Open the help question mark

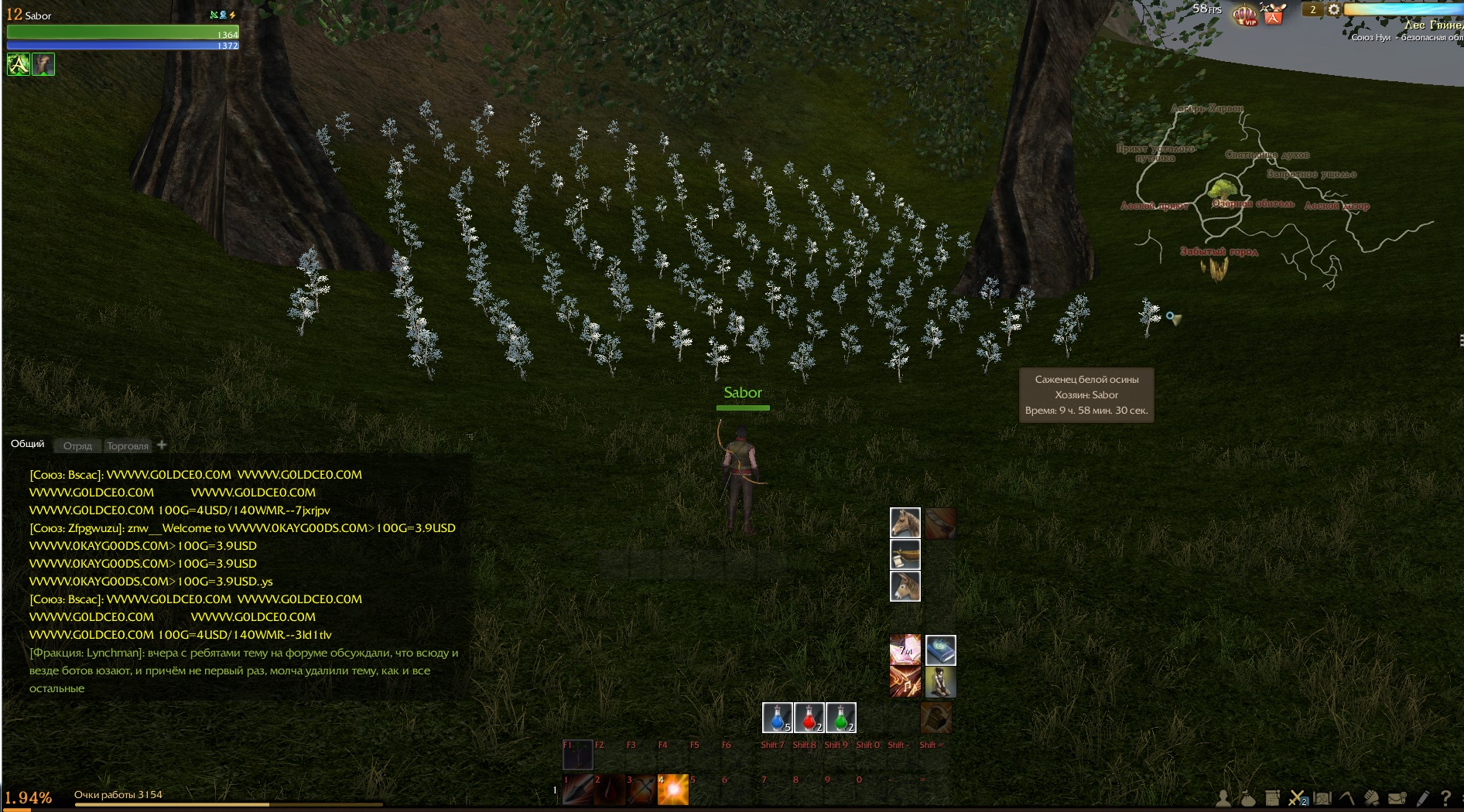[x=1445, y=798]
